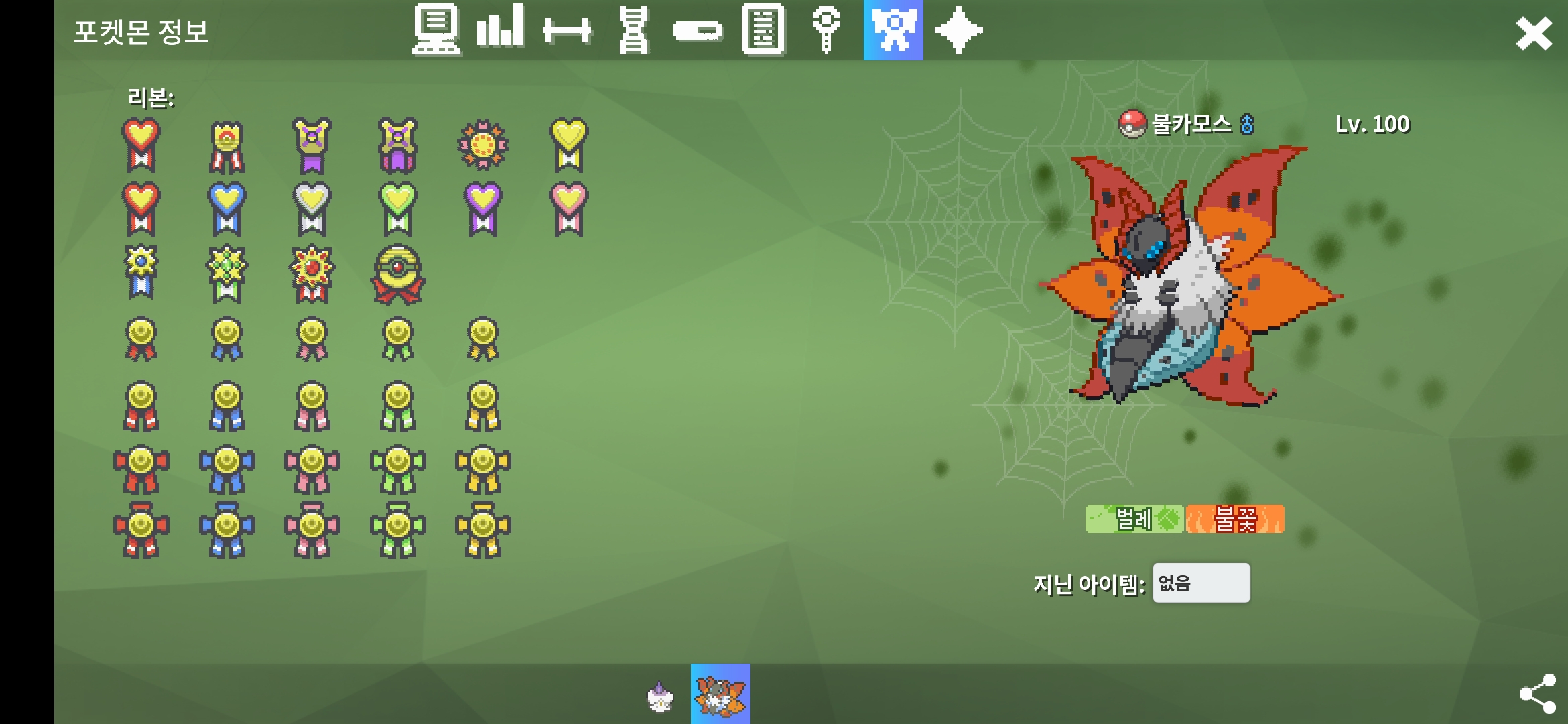1568x724 pixels.
Task: Choose the highlighted Volcarona party icon
Action: pos(720,694)
